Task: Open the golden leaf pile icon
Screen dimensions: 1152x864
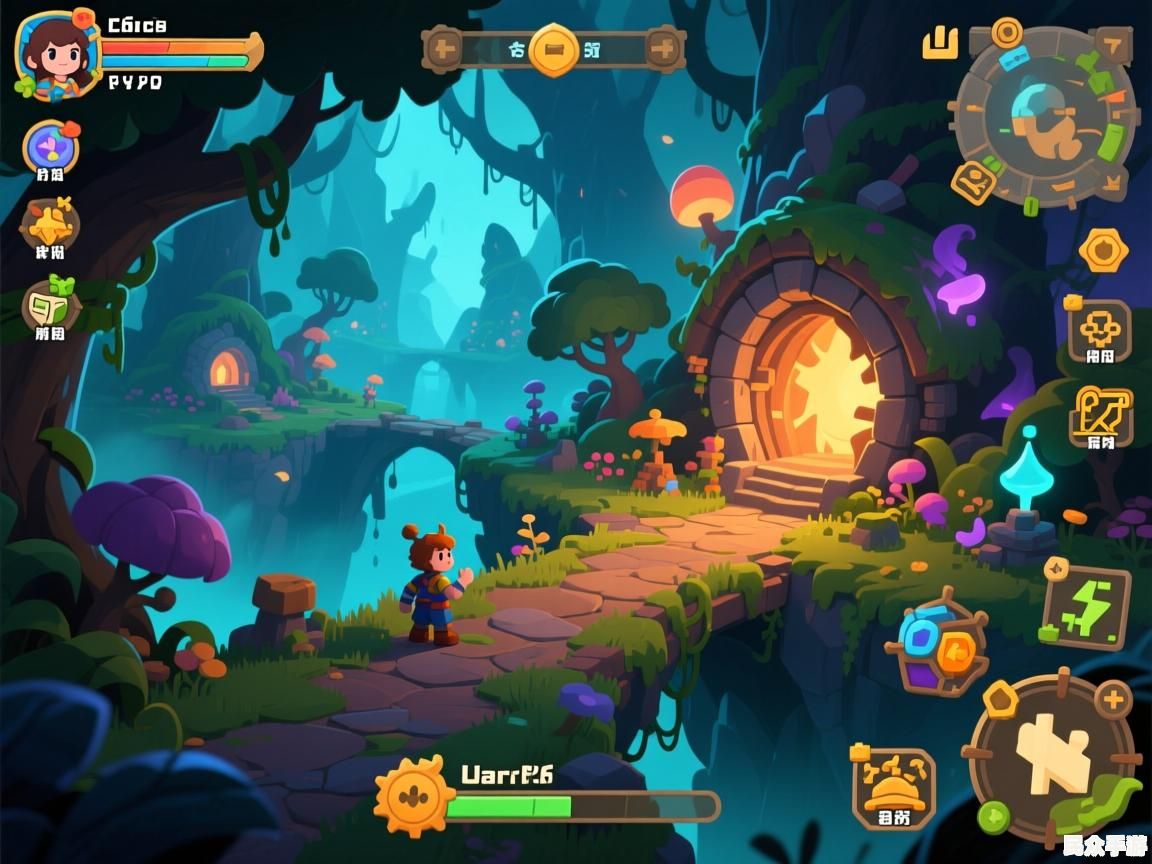Action: pyautogui.click(x=50, y=225)
